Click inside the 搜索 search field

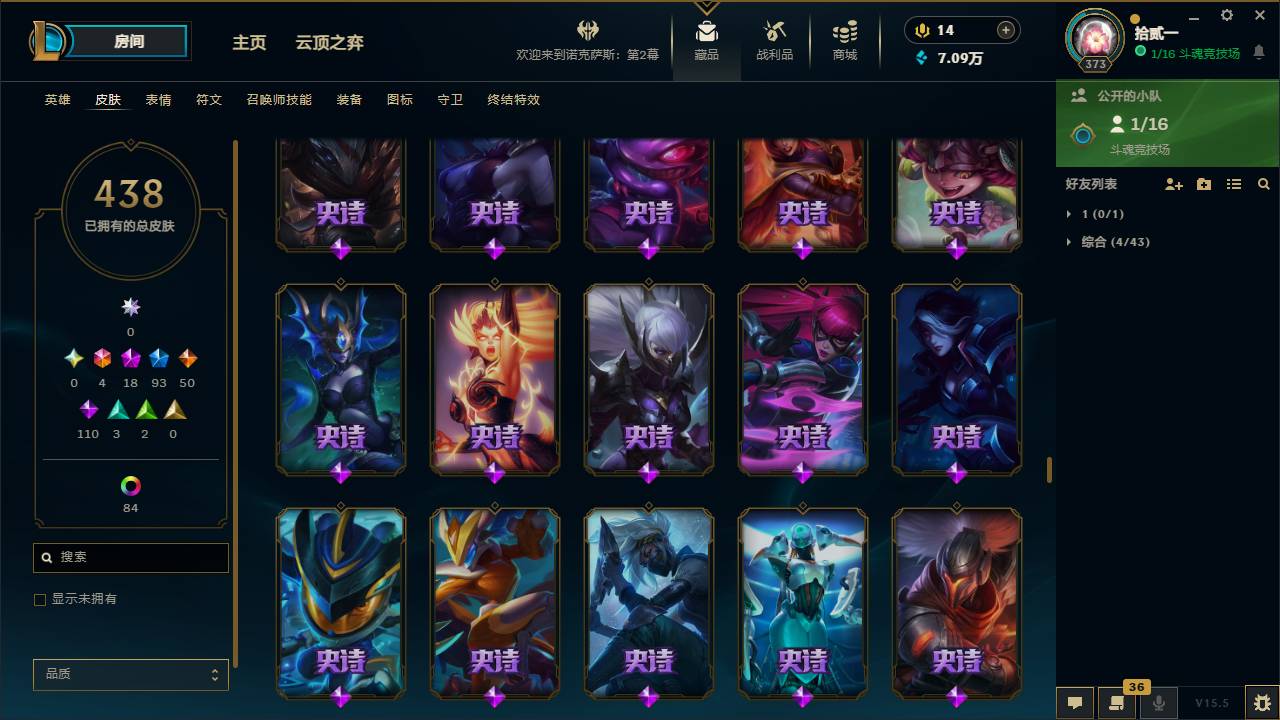tap(130, 557)
